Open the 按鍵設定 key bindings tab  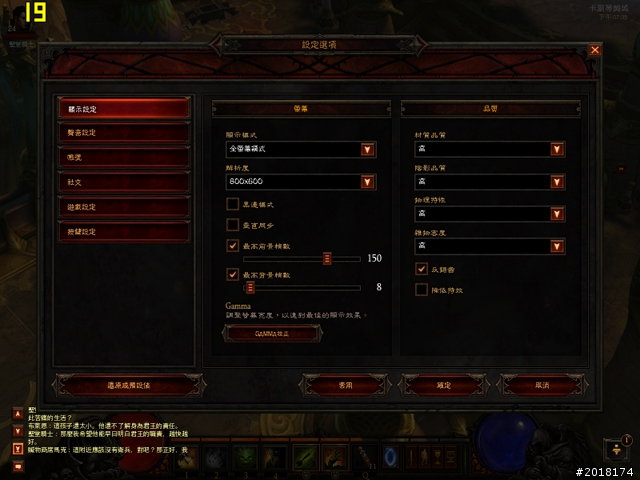tap(124, 232)
